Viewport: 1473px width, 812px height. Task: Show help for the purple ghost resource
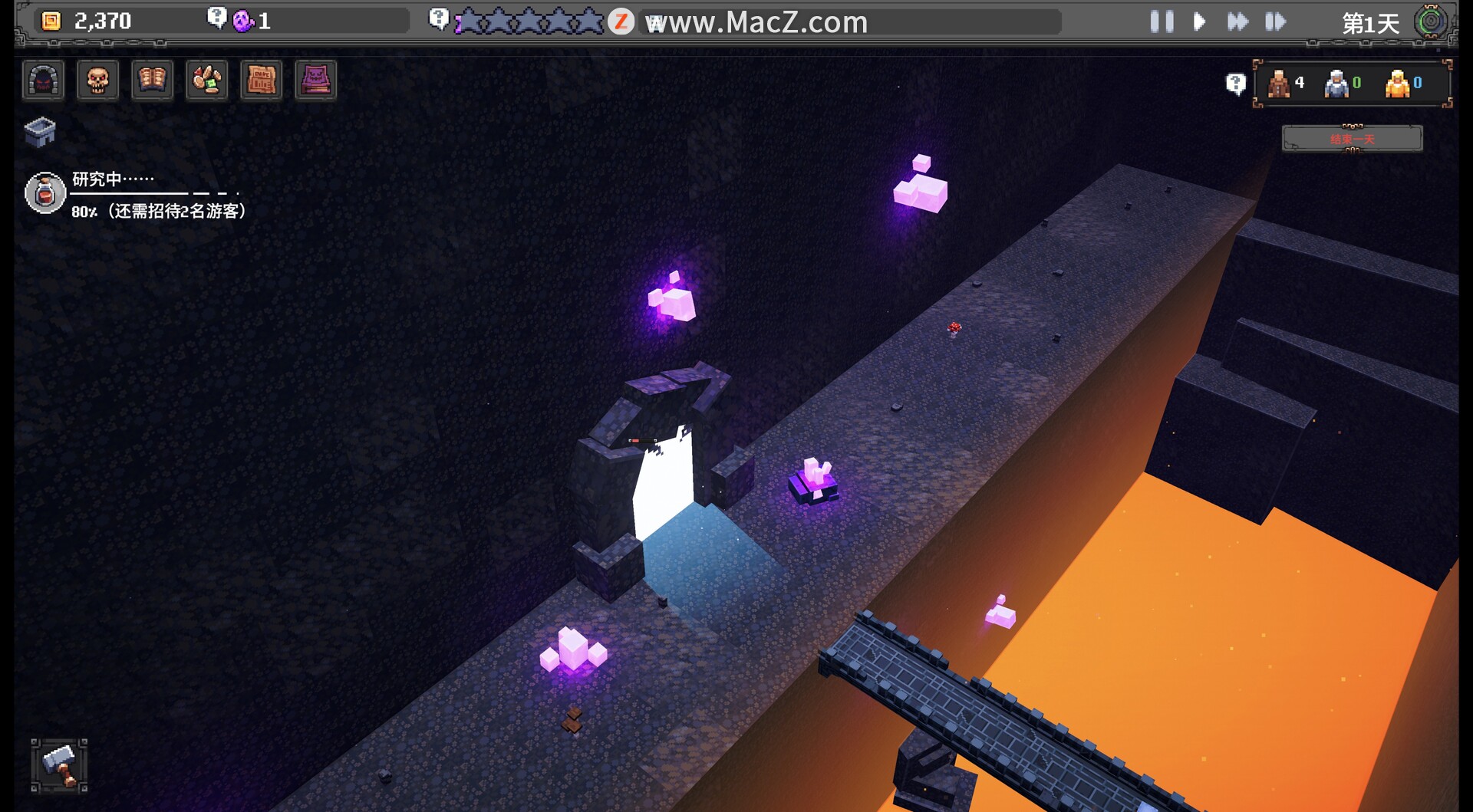pyautogui.click(x=217, y=18)
